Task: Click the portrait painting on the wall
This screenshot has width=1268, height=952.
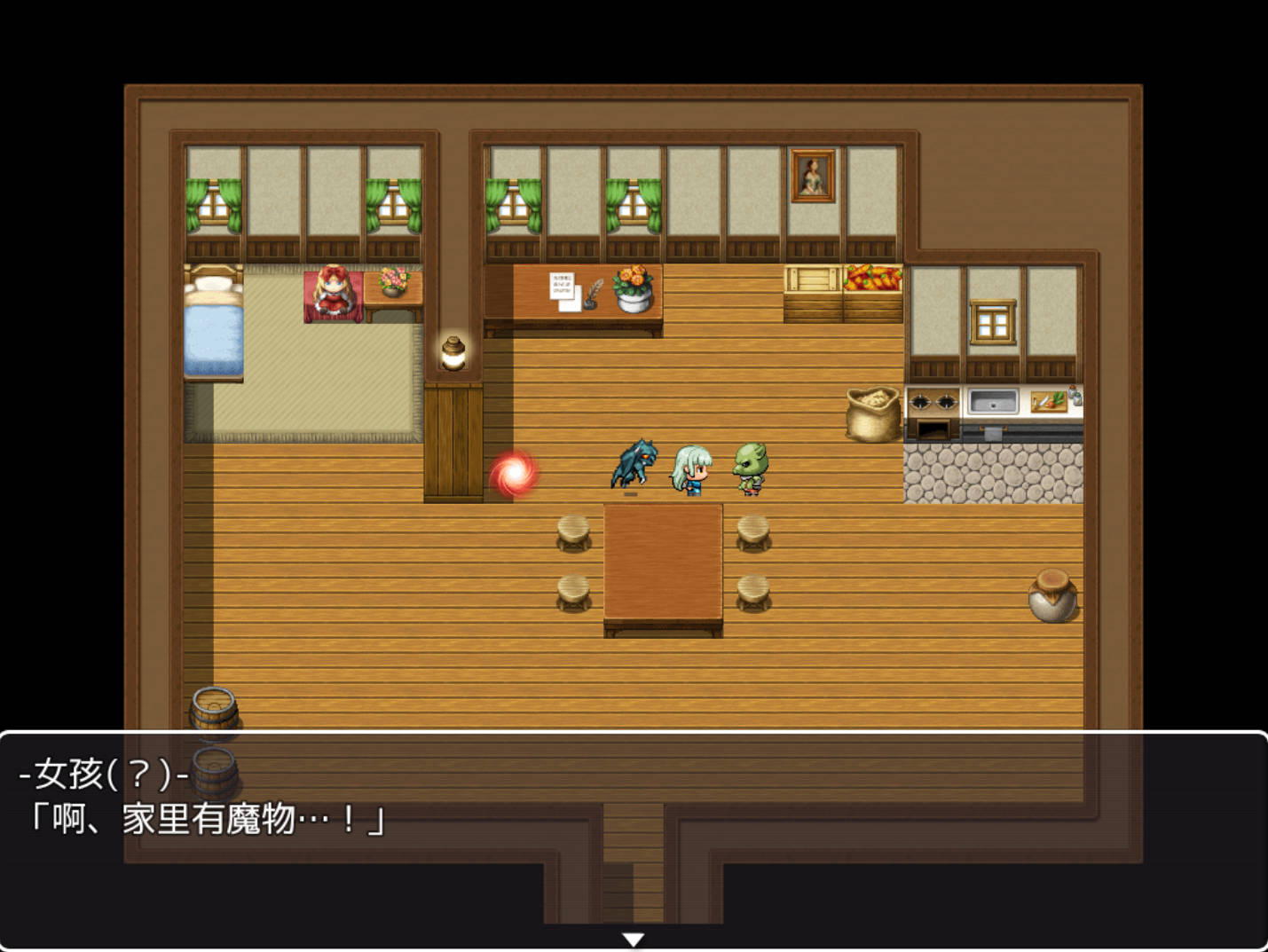Action: [813, 175]
